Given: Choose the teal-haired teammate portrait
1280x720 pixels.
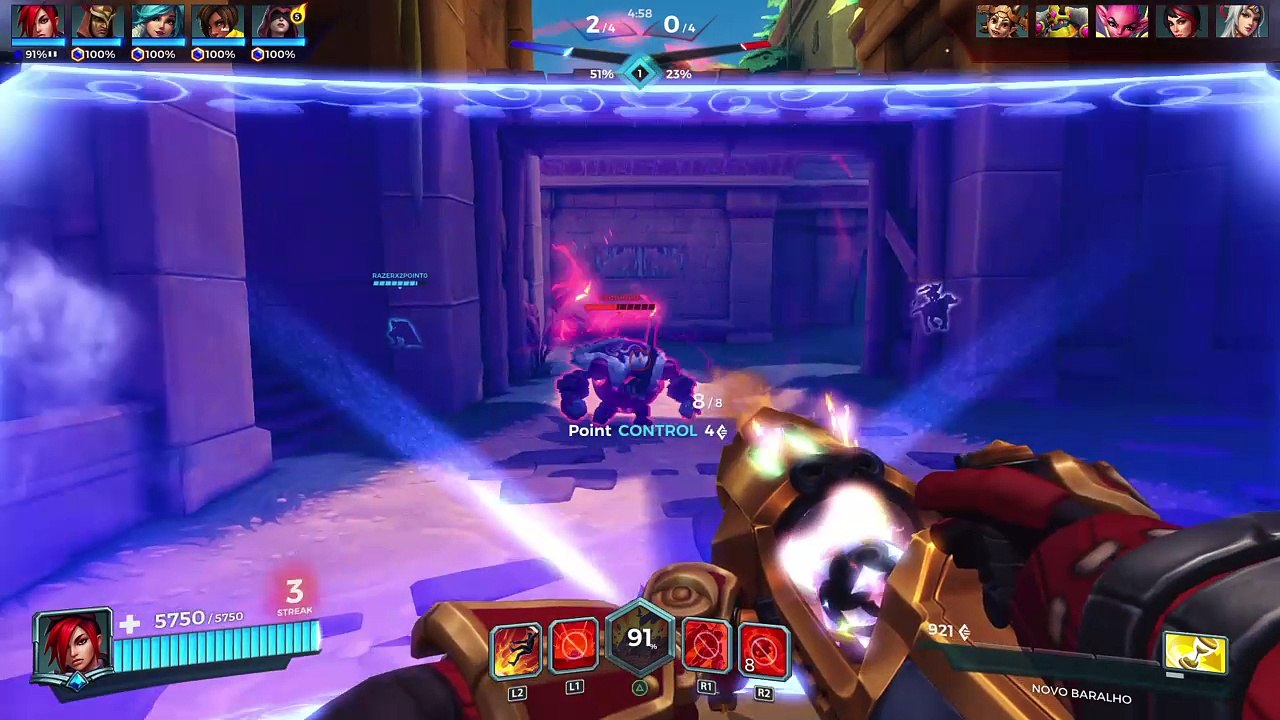Looking at the screenshot, I should pos(158,22).
